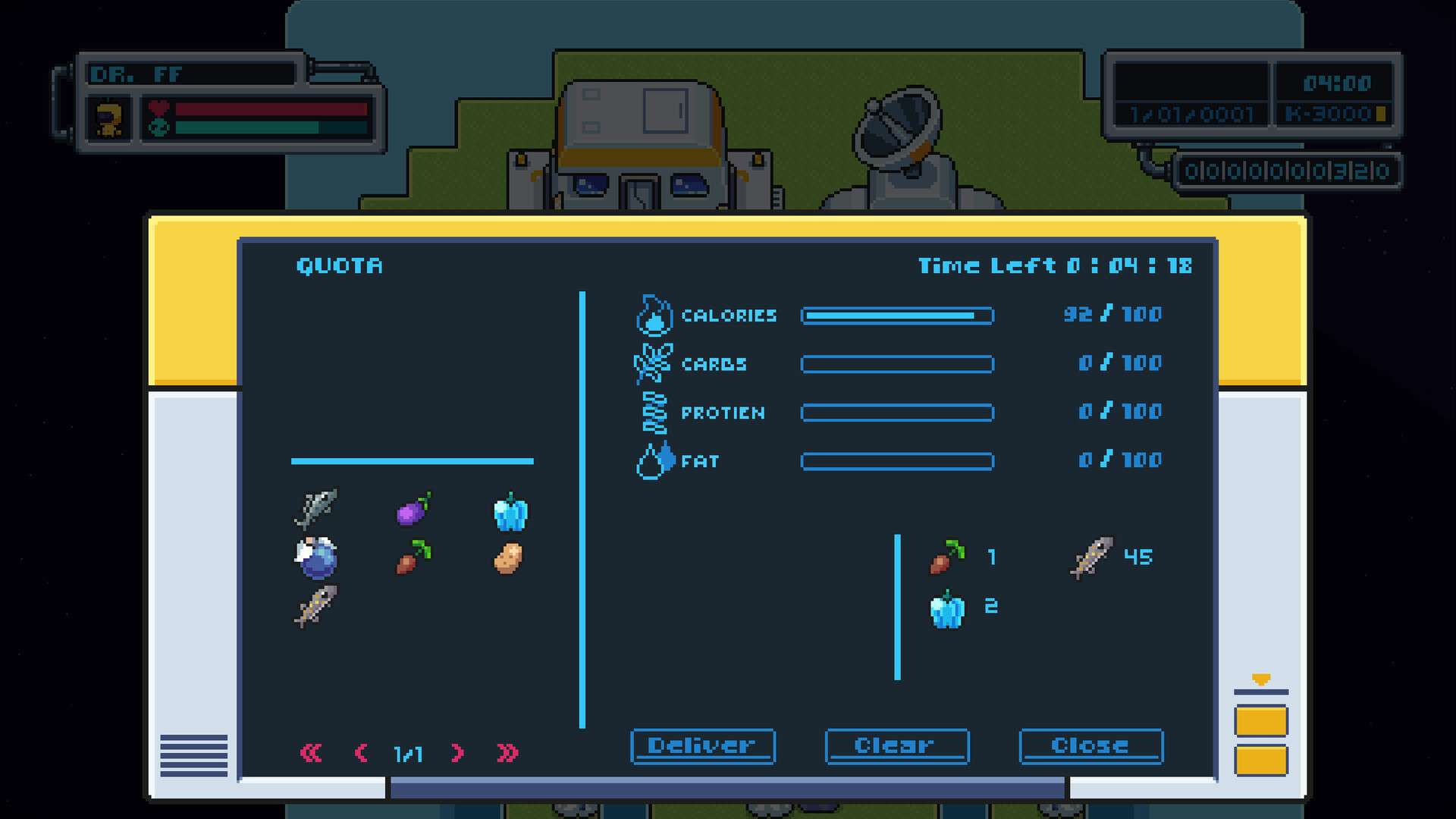This screenshot has width=1456, height=819.
Task: Click the Calories flame icon
Action: pyautogui.click(x=654, y=315)
